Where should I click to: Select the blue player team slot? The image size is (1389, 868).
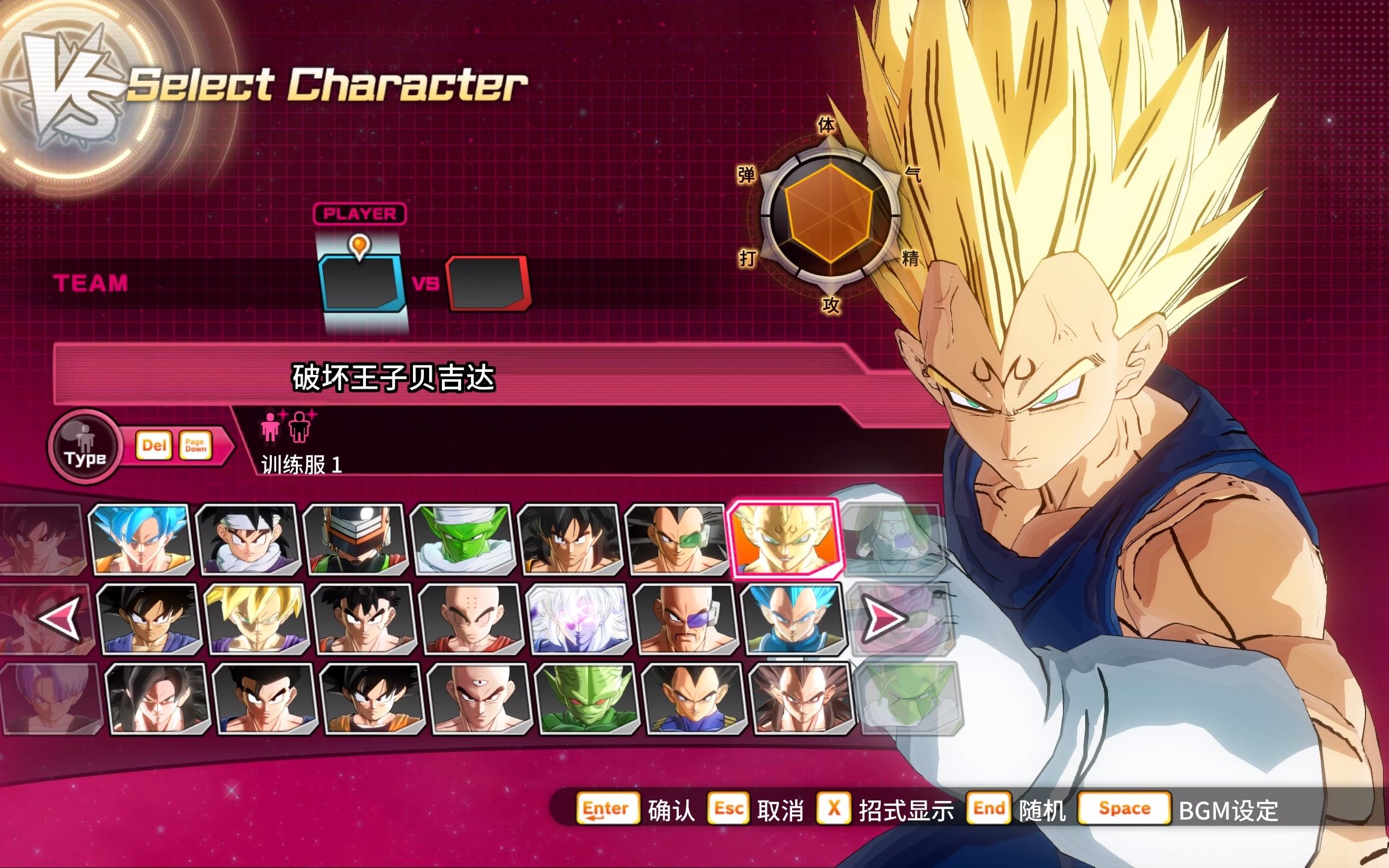pyautogui.click(x=361, y=283)
